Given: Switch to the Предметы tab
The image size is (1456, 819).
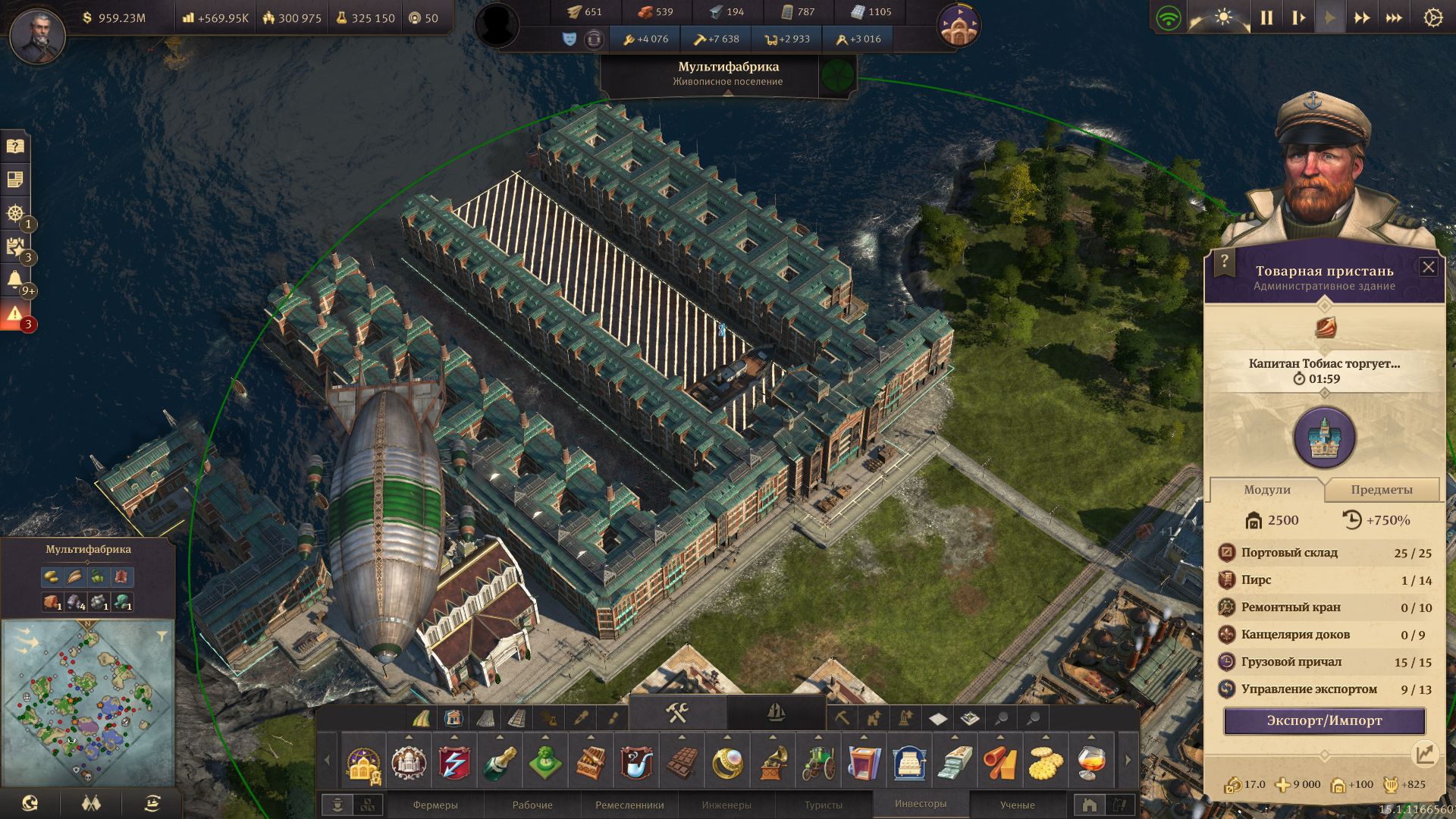Looking at the screenshot, I should 1381,490.
